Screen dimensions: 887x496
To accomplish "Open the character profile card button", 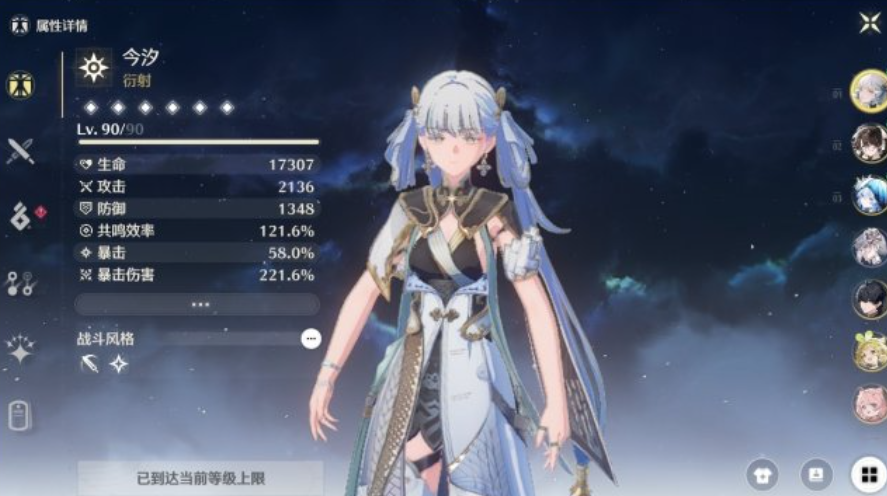I will pyautogui.click(x=815, y=473).
